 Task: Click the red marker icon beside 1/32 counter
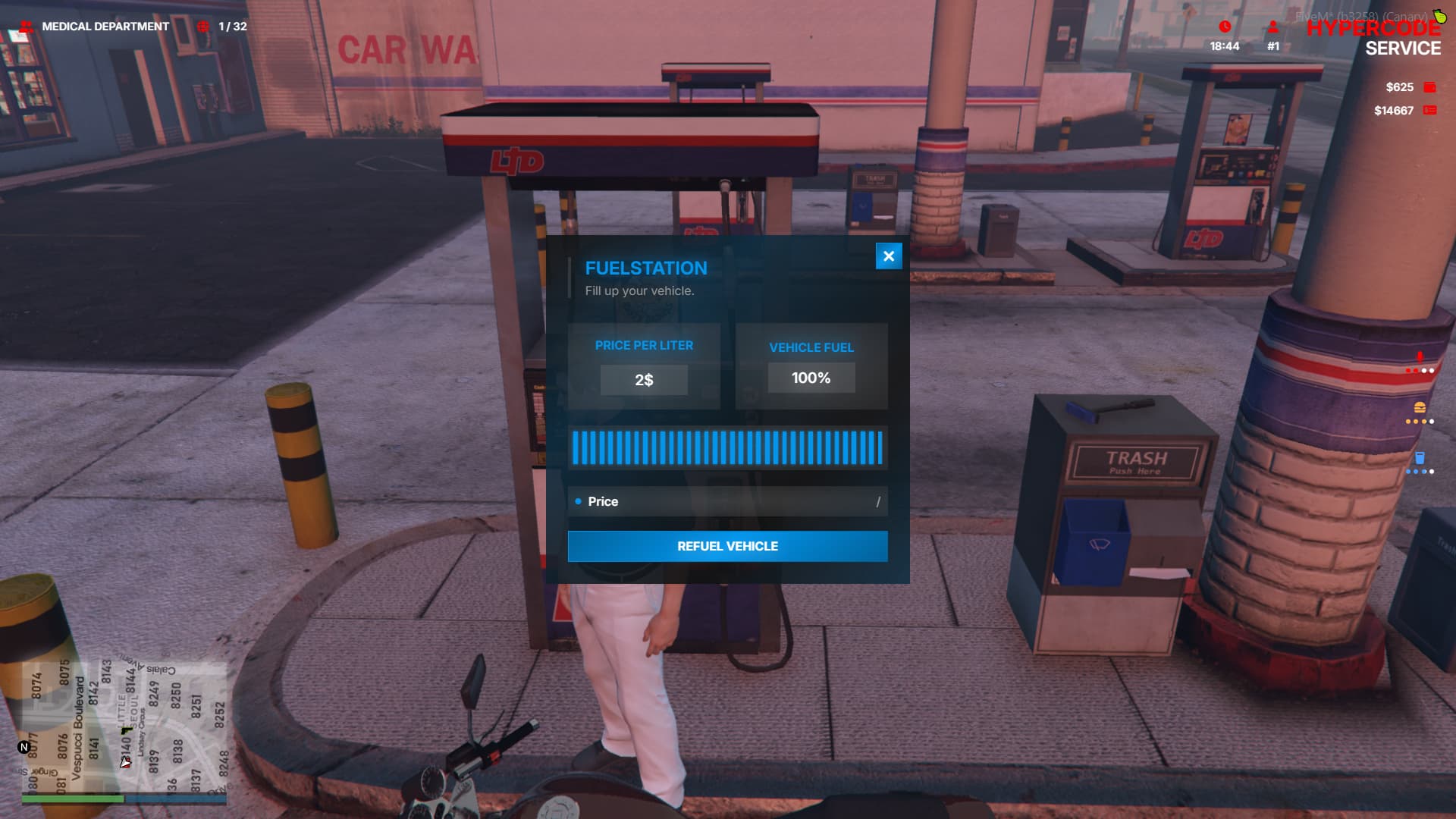point(202,25)
